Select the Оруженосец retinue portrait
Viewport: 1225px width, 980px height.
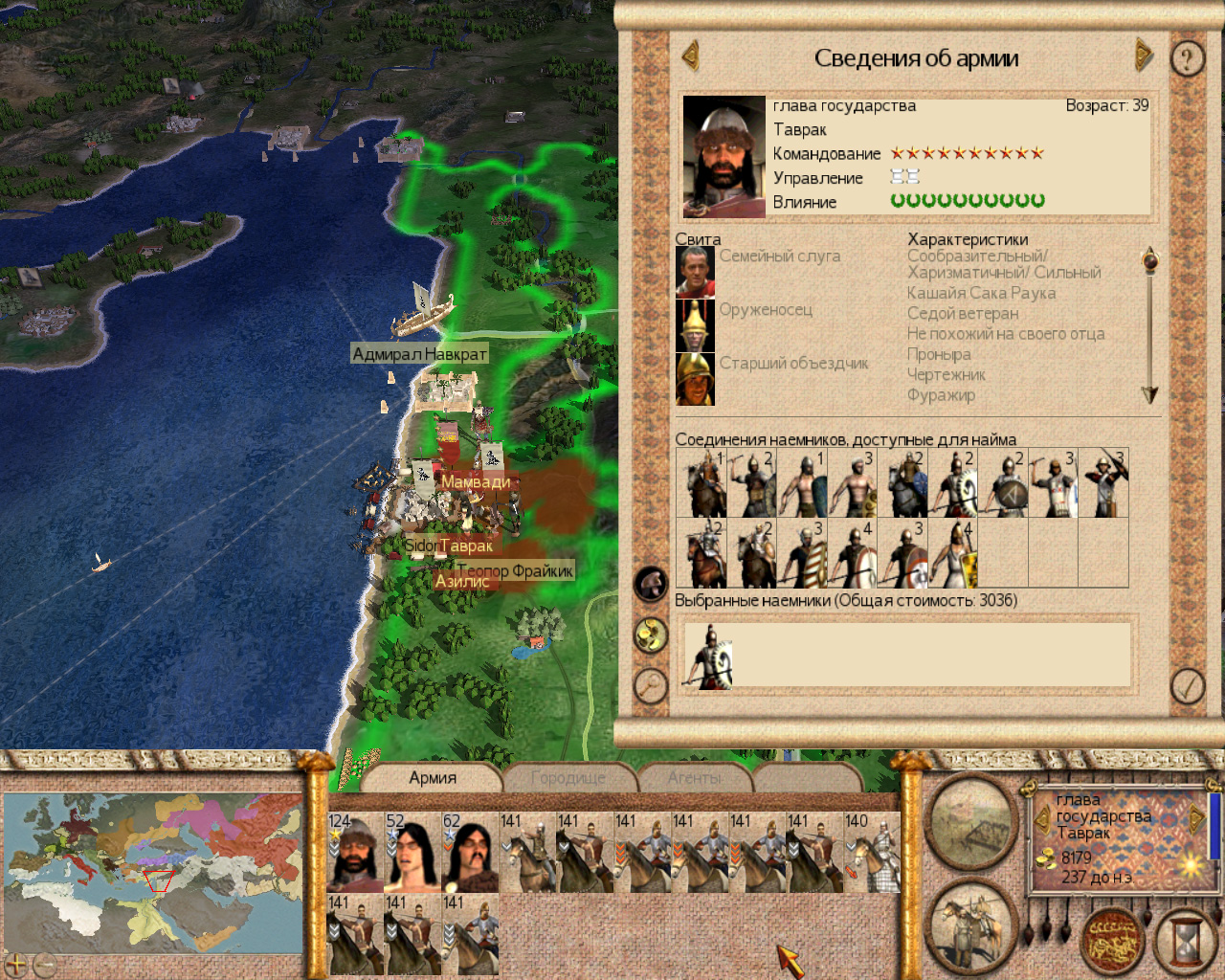click(x=695, y=325)
